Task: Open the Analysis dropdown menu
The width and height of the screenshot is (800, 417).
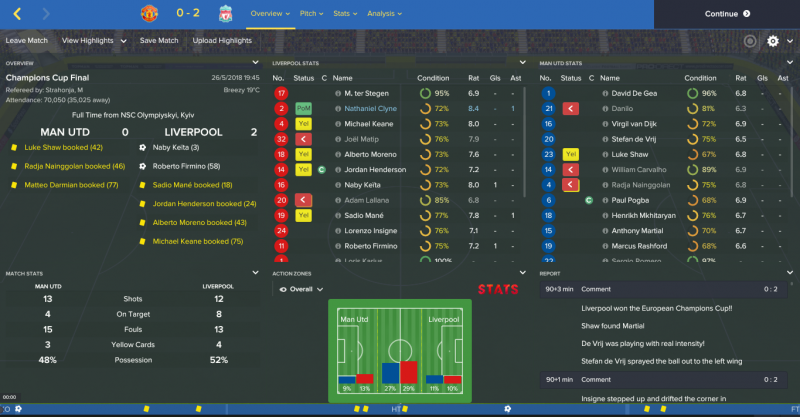Action: pyautogui.click(x=383, y=14)
